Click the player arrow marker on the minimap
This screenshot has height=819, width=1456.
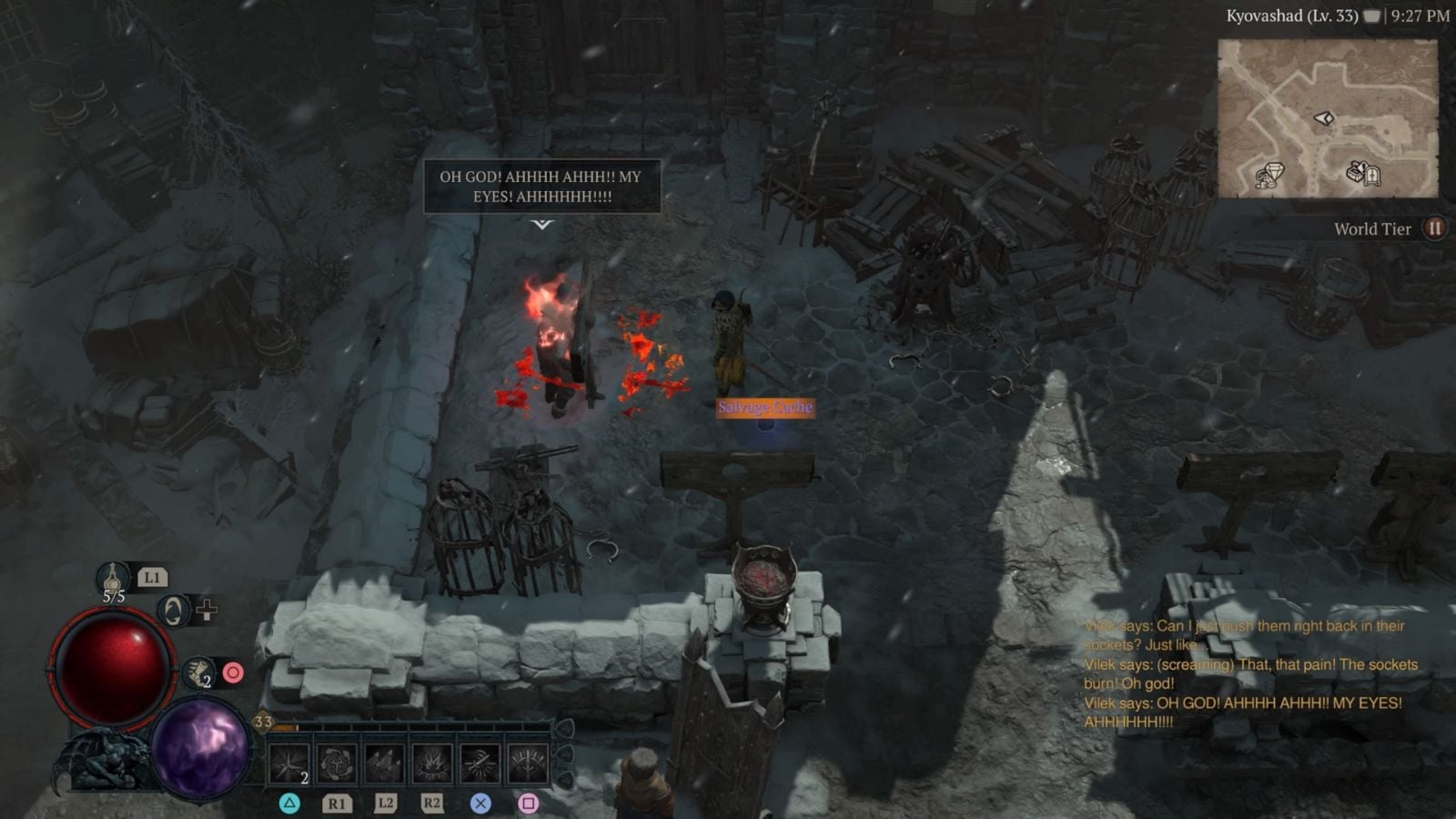click(x=1325, y=119)
